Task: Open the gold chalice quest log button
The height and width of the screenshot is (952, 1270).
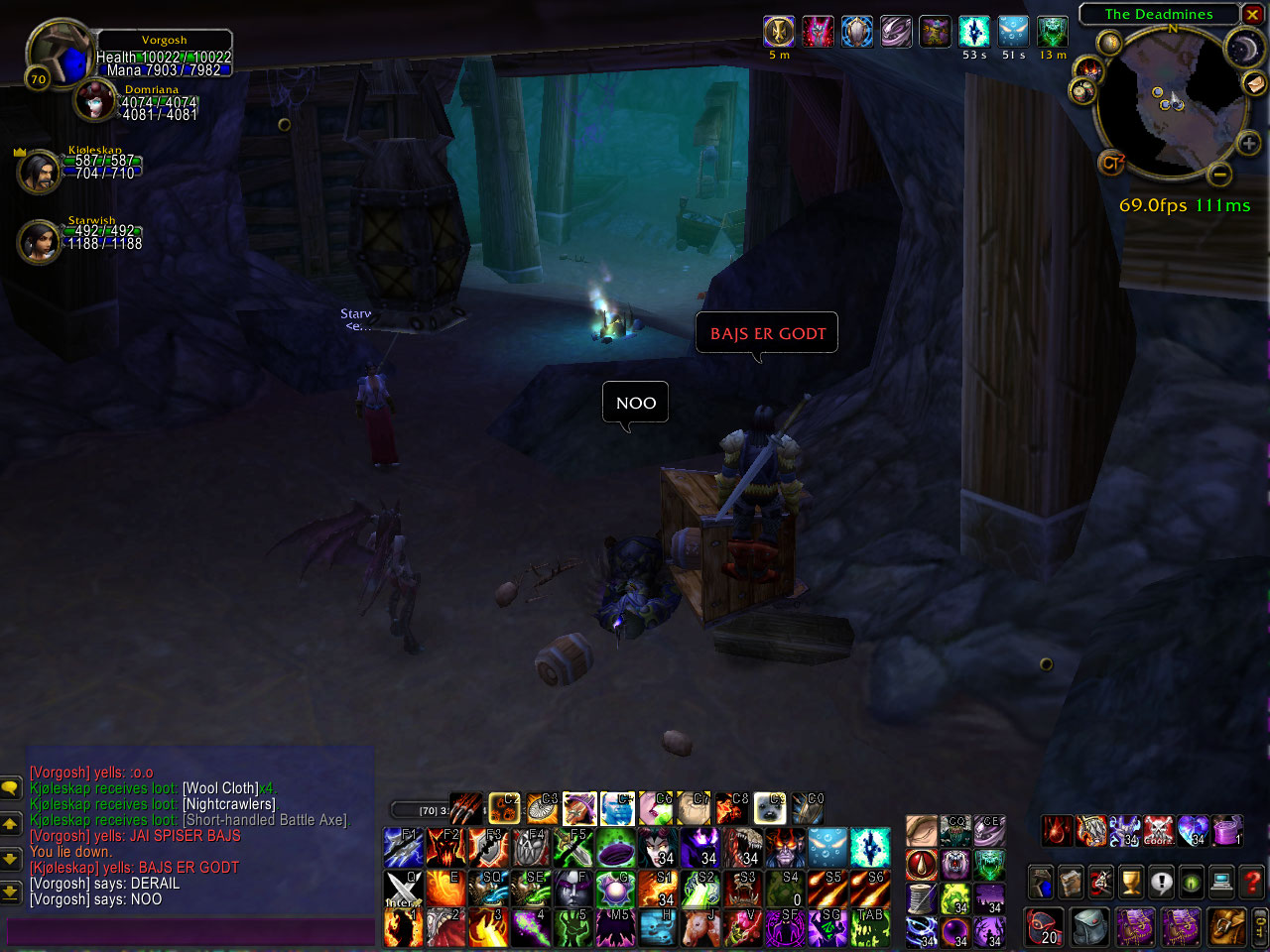Action: pyautogui.click(x=1131, y=881)
